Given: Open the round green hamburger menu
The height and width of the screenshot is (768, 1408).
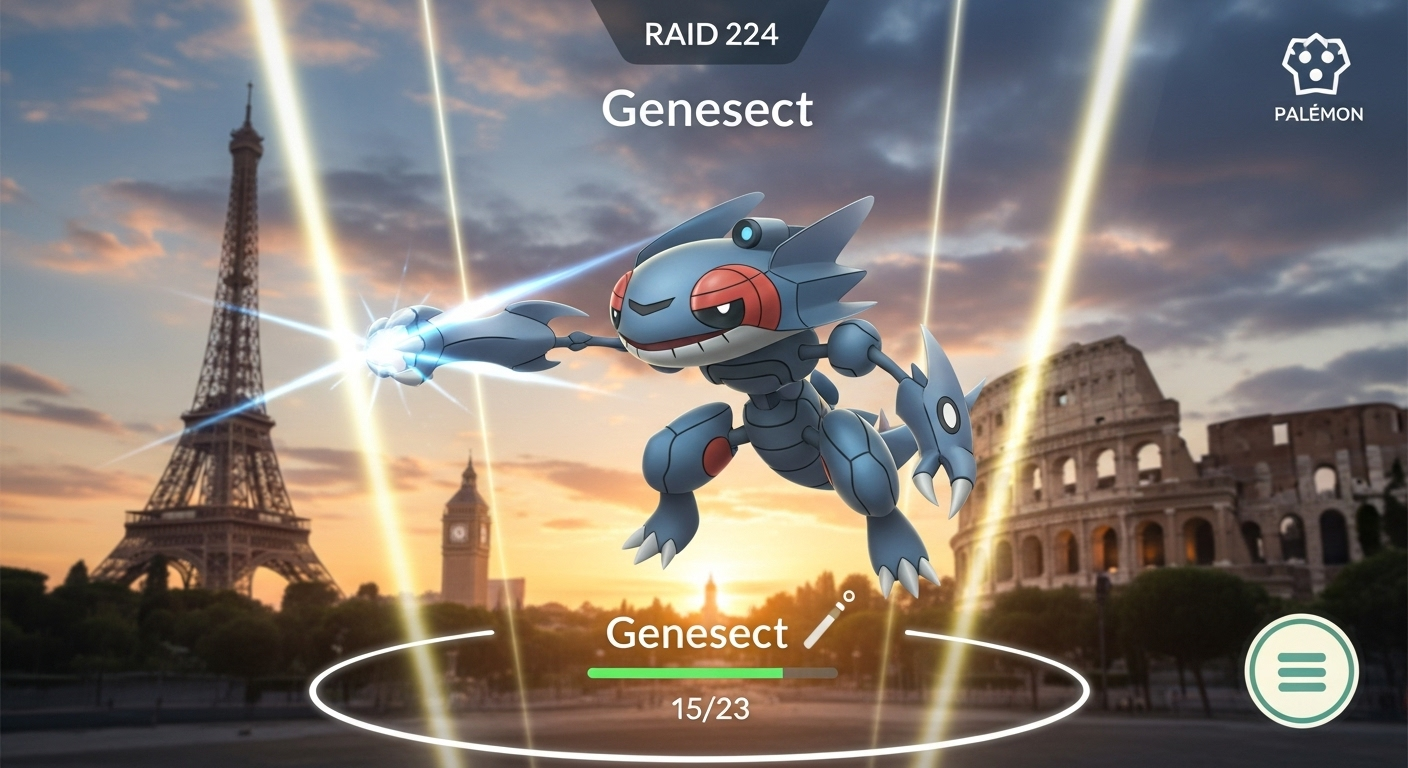Looking at the screenshot, I should click(1301, 671).
